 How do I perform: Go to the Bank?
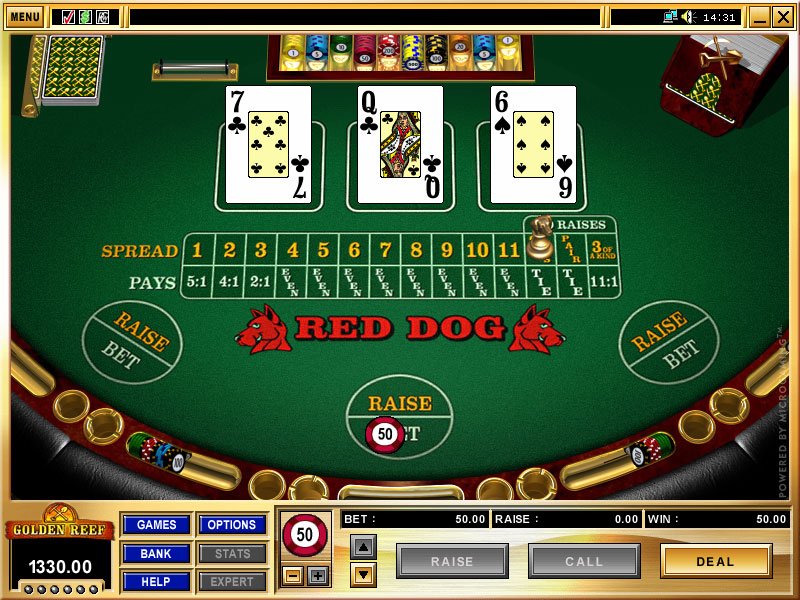tap(156, 553)
